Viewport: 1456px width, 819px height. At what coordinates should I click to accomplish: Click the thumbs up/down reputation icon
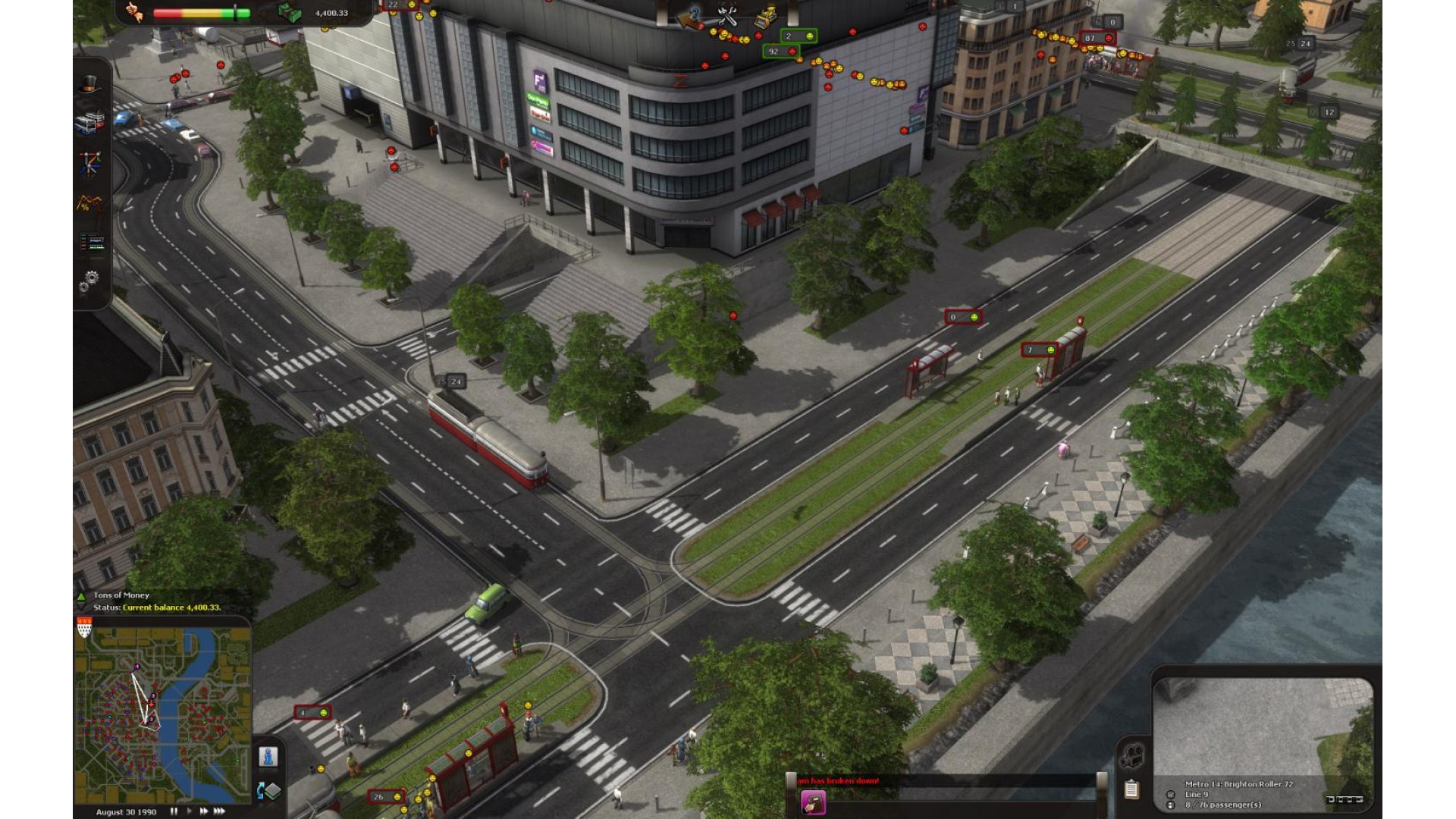tap(135, 12)
